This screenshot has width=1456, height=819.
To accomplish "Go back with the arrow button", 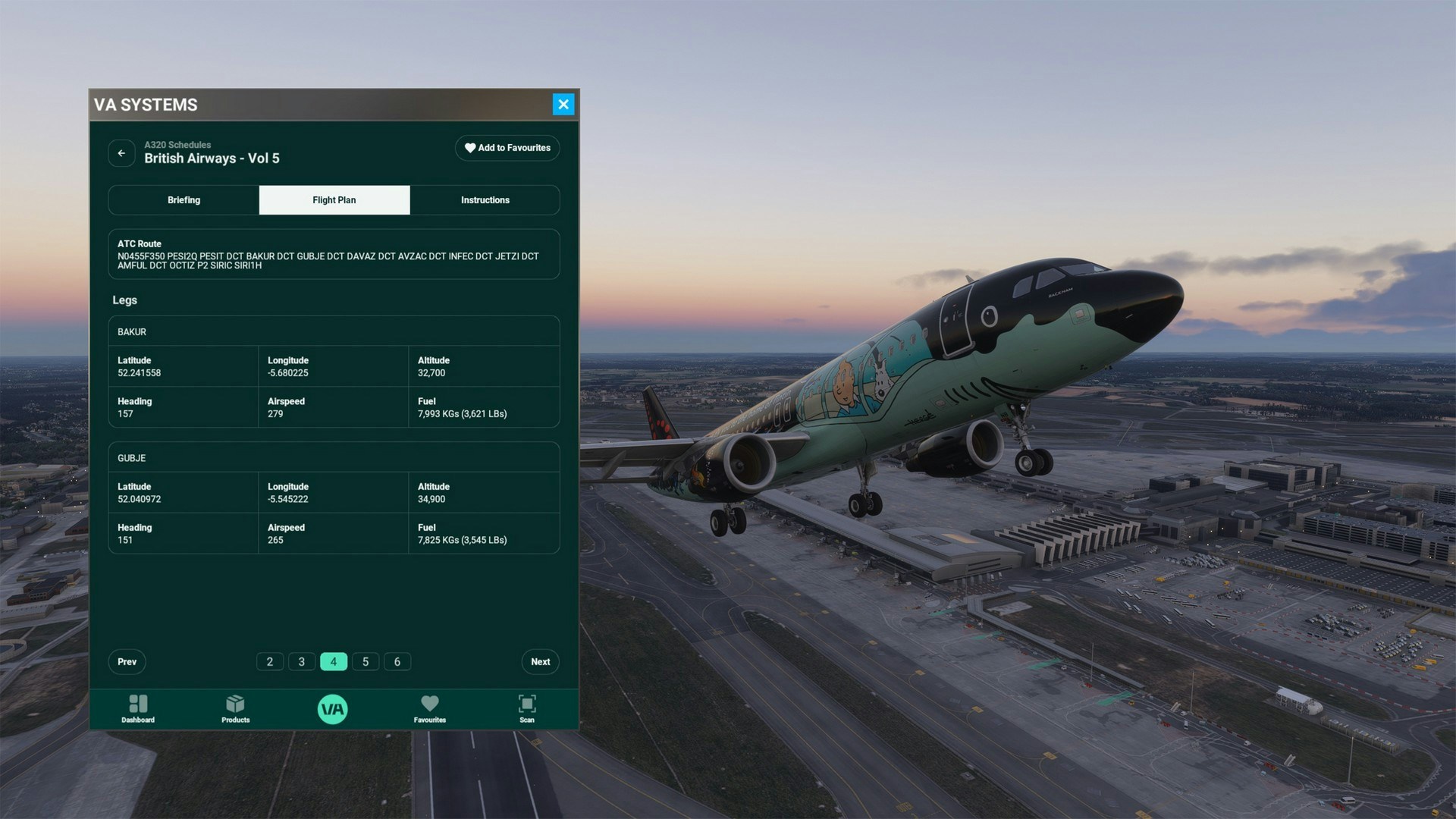I will 121,153.
